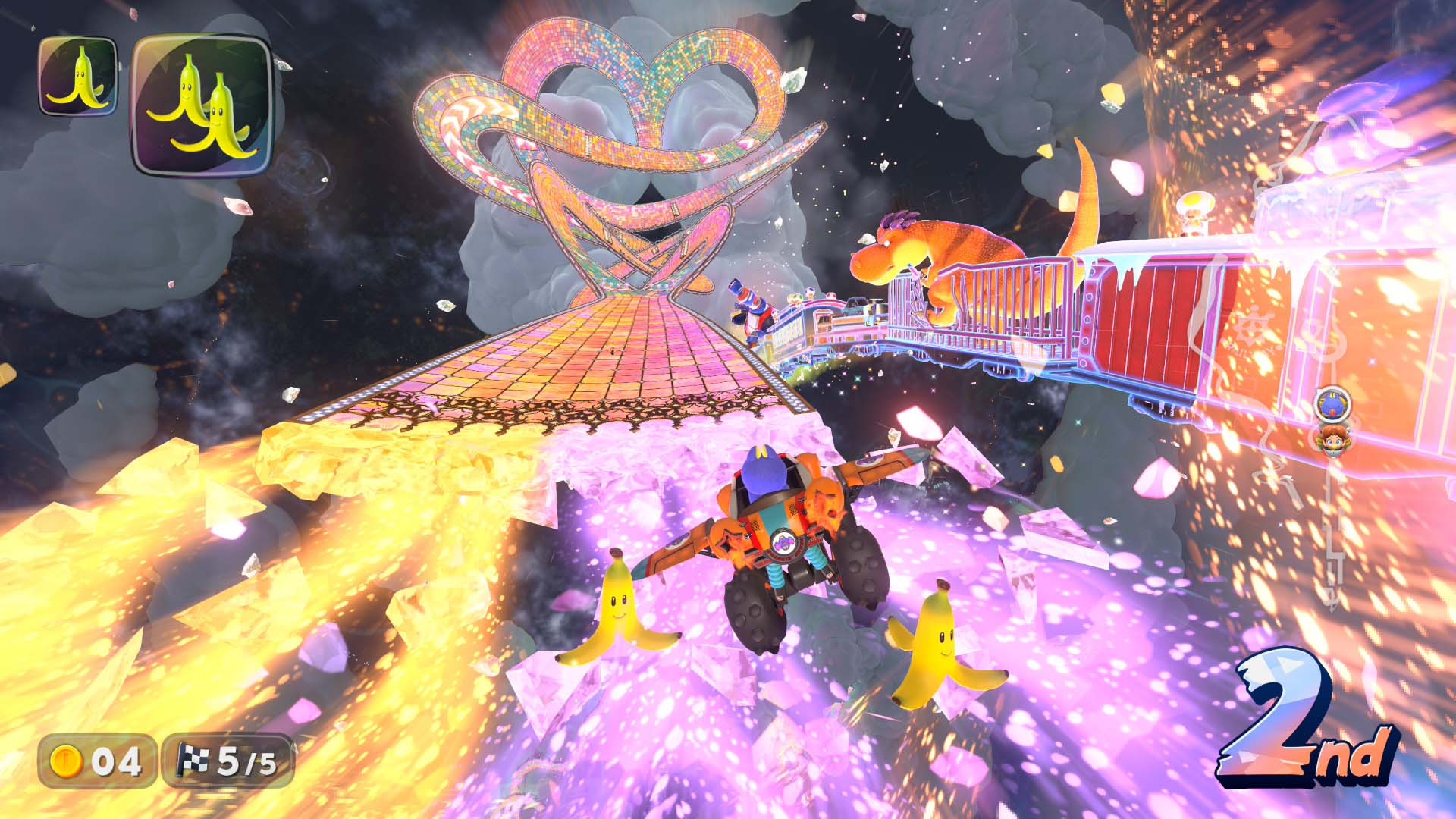Select Daisy's head marker on the minimap
The height and width of the screenshot is (819, 1456).
point(1332,440)
